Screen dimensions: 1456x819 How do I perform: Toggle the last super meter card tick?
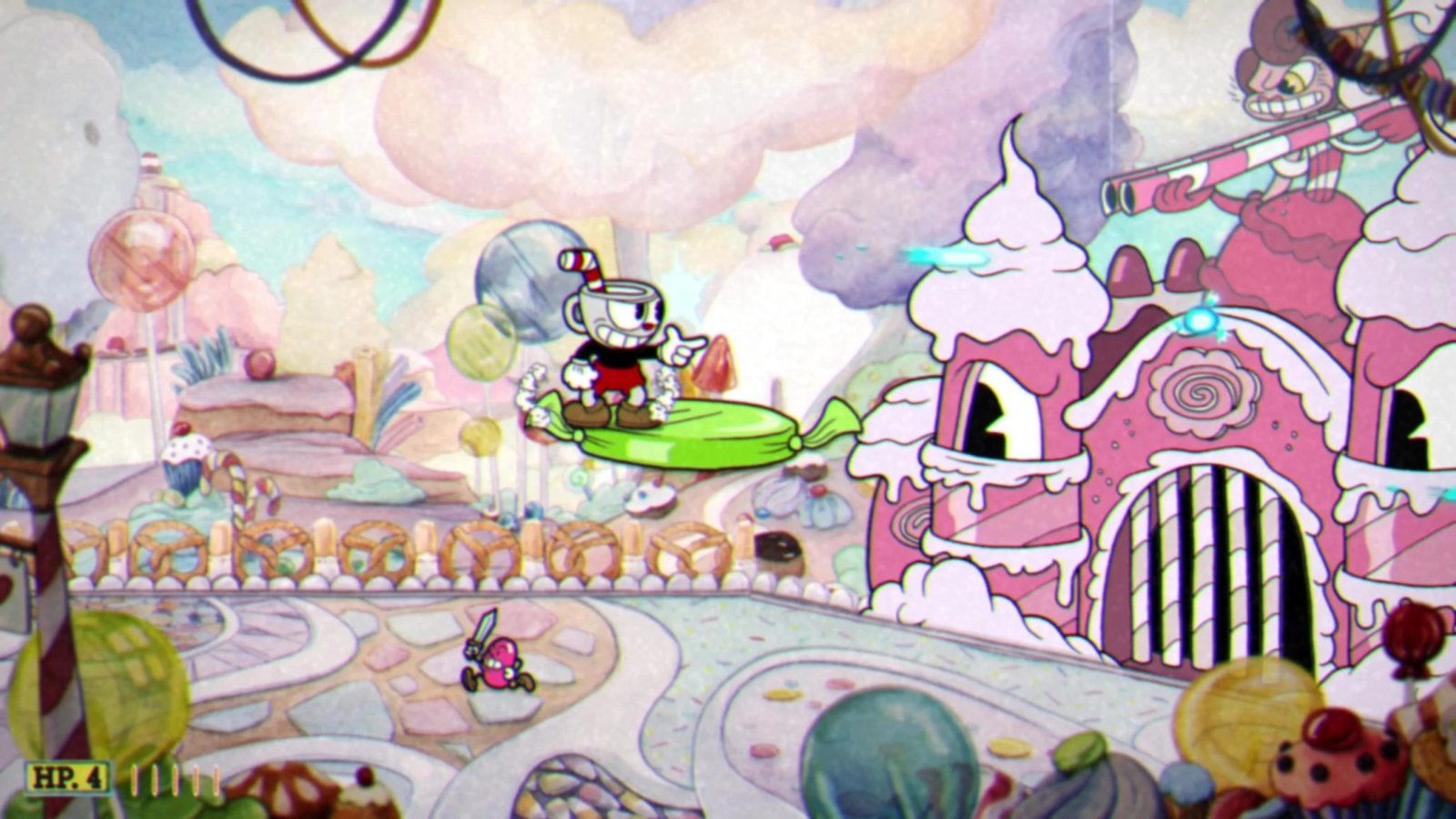(x=216, y=778)
